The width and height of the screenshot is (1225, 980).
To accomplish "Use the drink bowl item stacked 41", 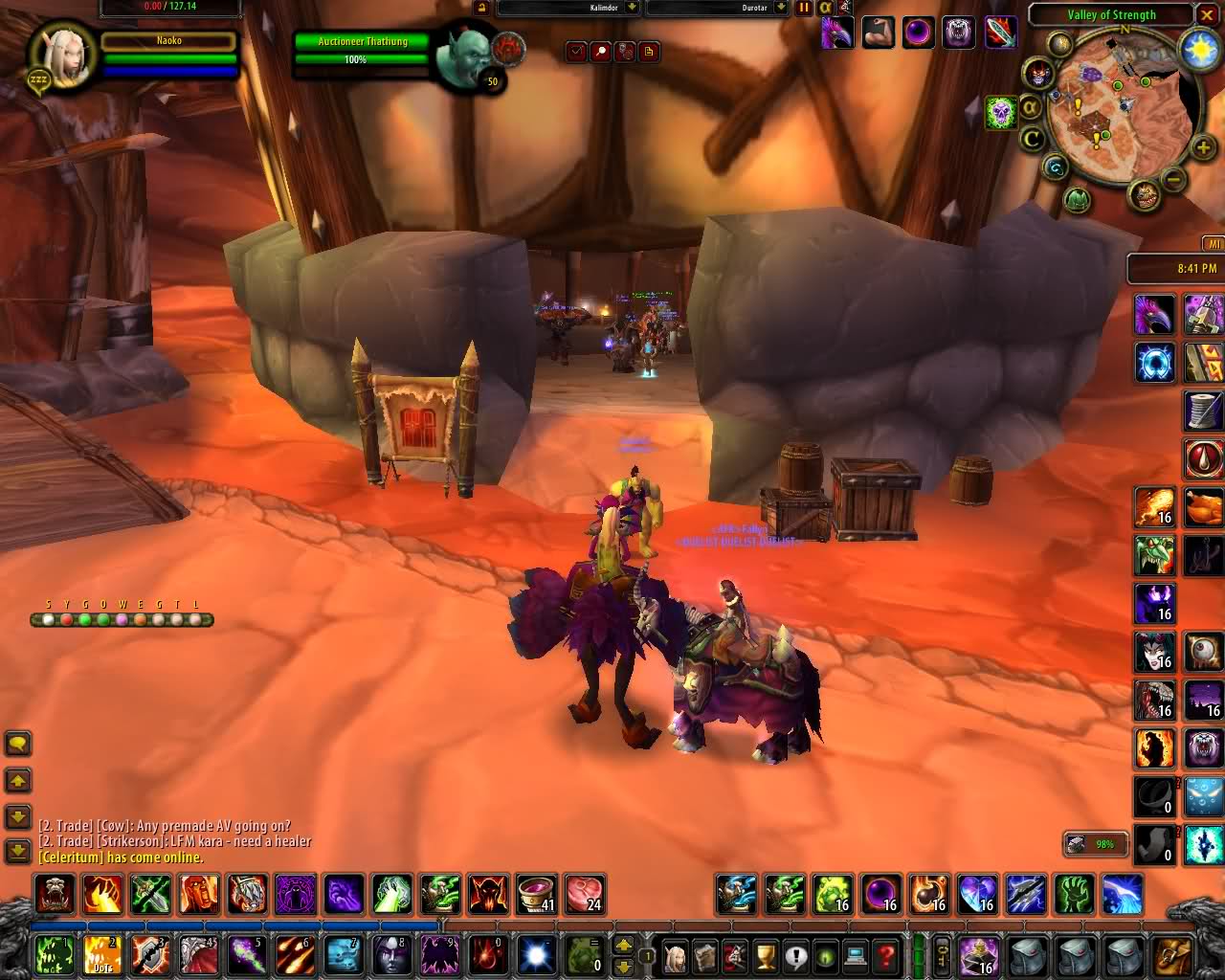I will (x=536, y=894).
